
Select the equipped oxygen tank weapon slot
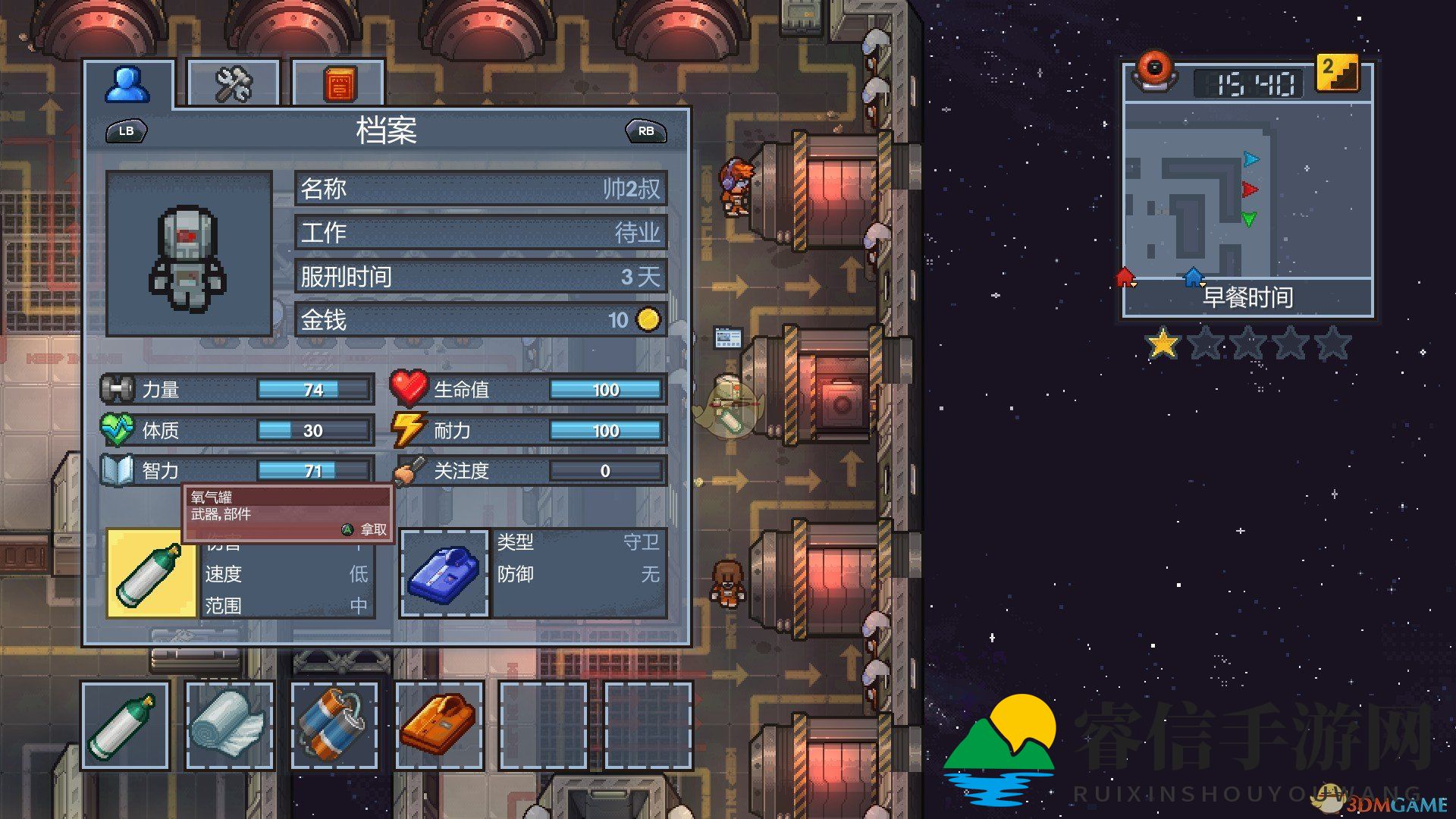point(151,573)
